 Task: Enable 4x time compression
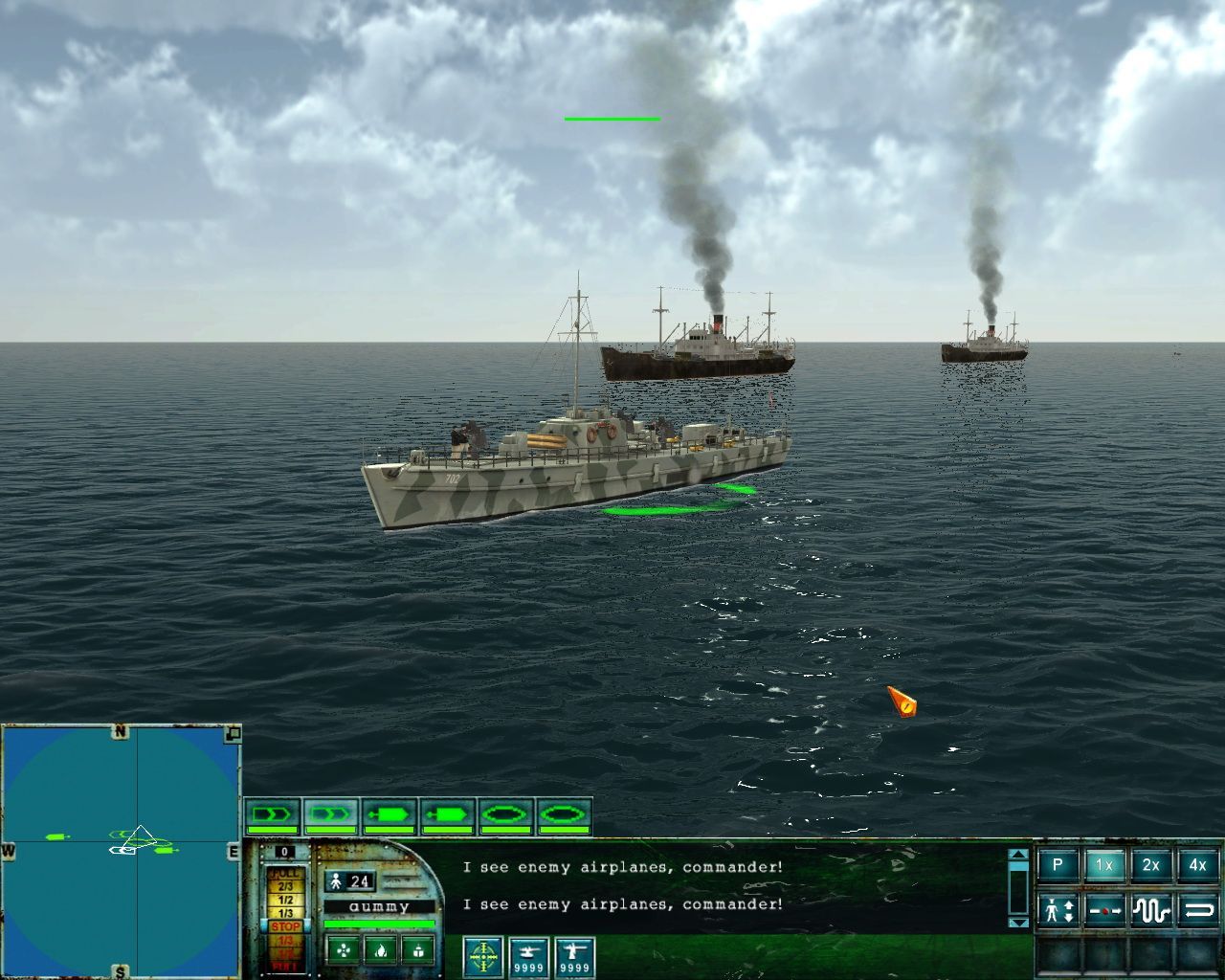1196,865
